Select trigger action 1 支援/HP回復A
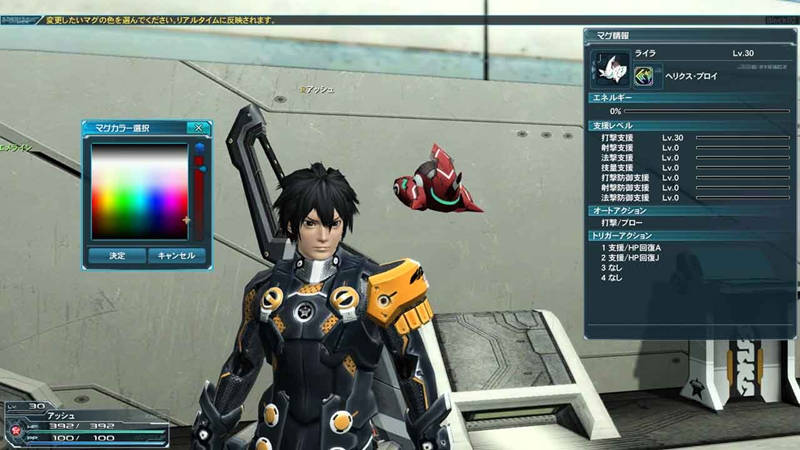Viewport: 800px width, 450px height. 633,248
